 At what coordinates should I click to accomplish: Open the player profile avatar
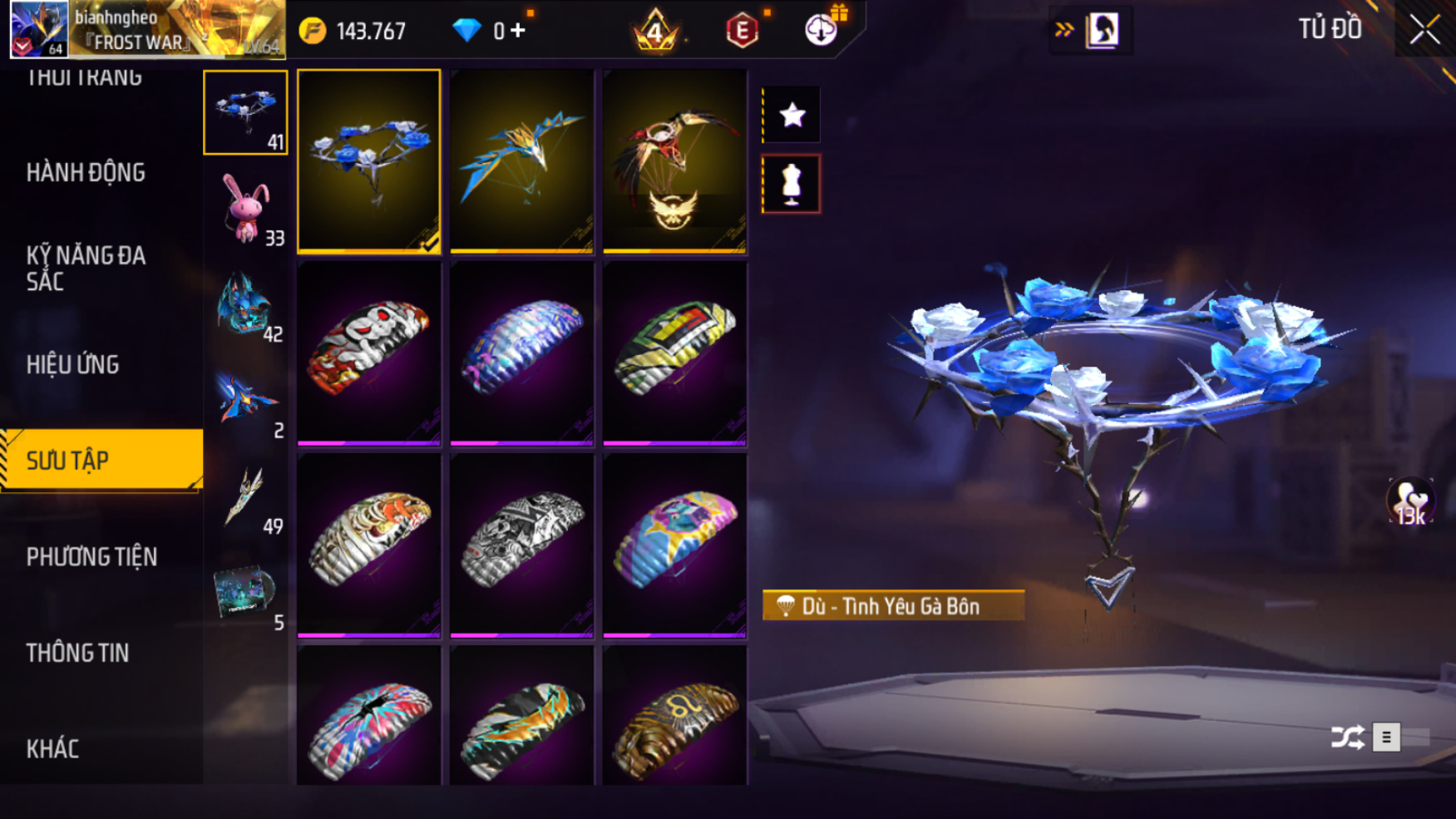point(38,29)
